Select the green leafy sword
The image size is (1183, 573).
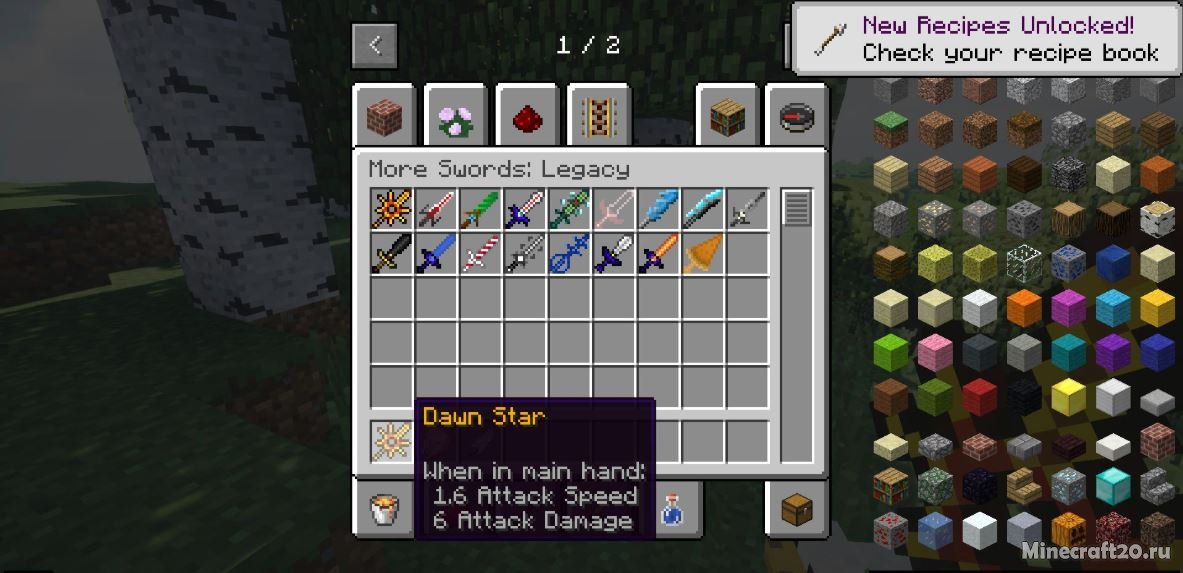click(479, 210)
